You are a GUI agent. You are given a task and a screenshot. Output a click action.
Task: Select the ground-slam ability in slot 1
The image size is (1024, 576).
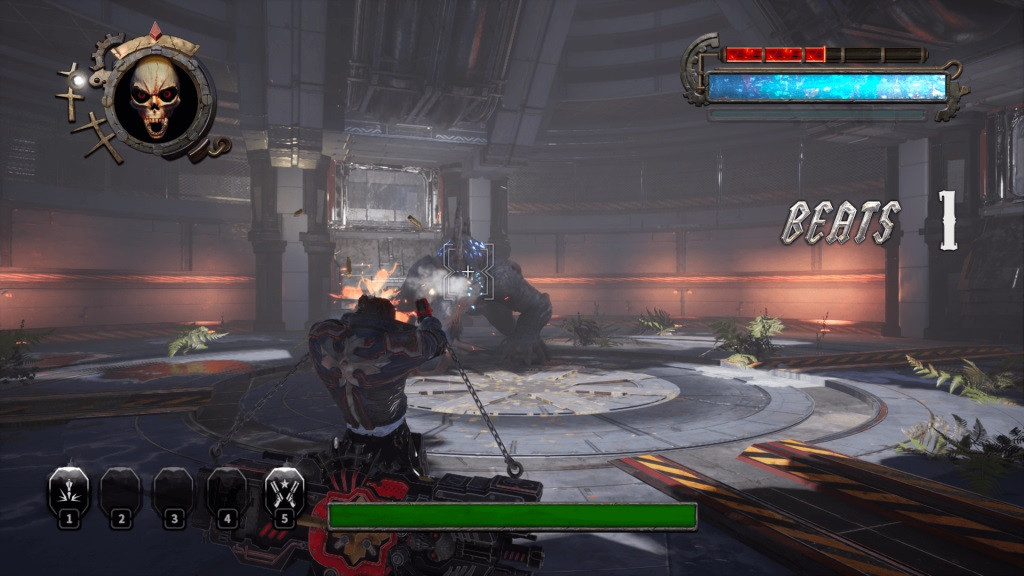point(69,492)
